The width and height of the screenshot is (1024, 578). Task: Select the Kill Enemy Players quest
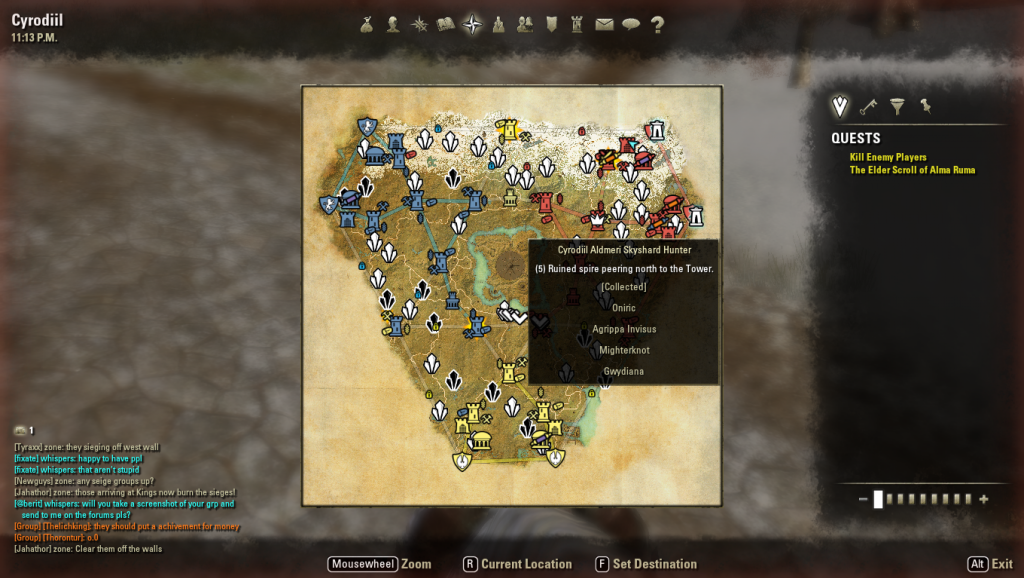coord(888,157)
